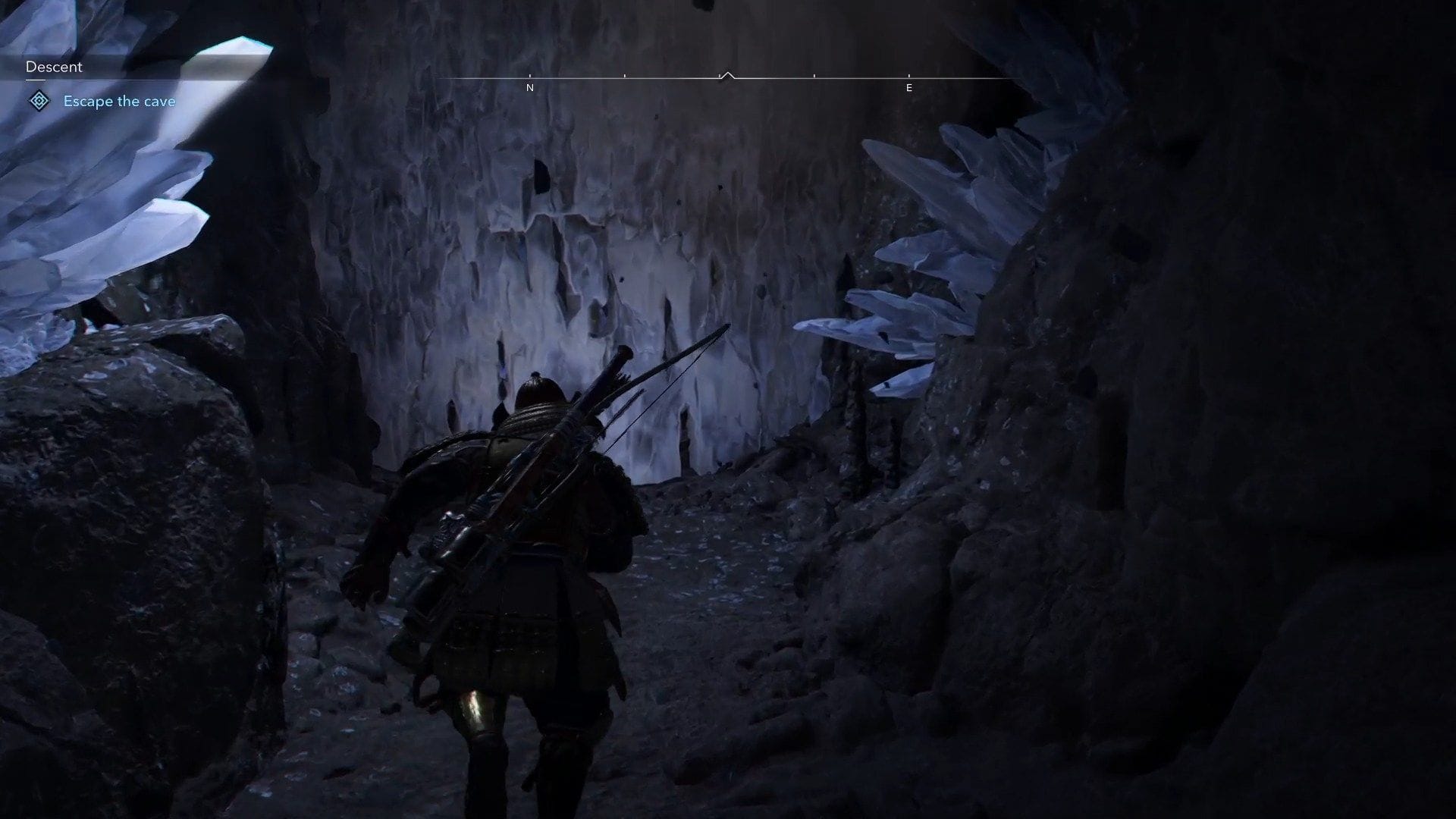
Task: Select the compass heading notch at center
Action: [x=728, y=75]
